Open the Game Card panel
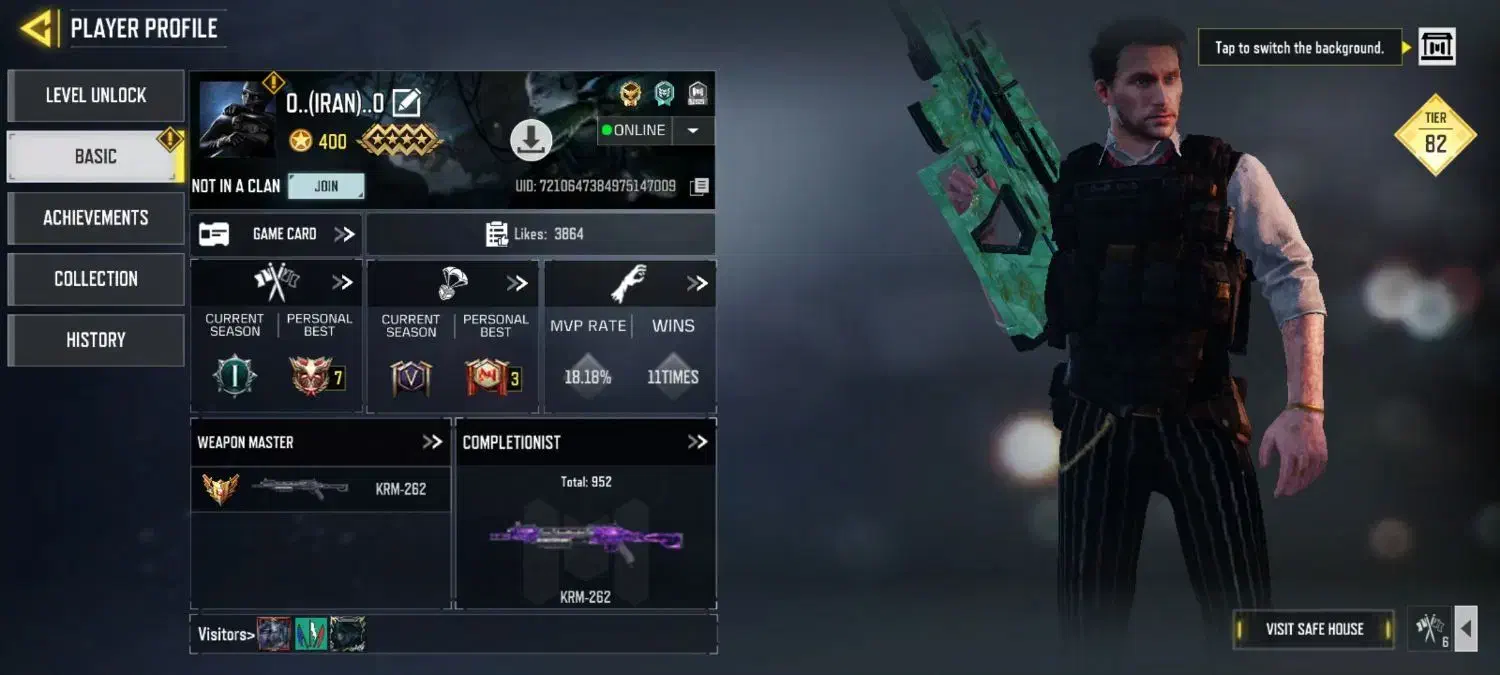This screenshot has width=1500, height=675. click(276, 234)
